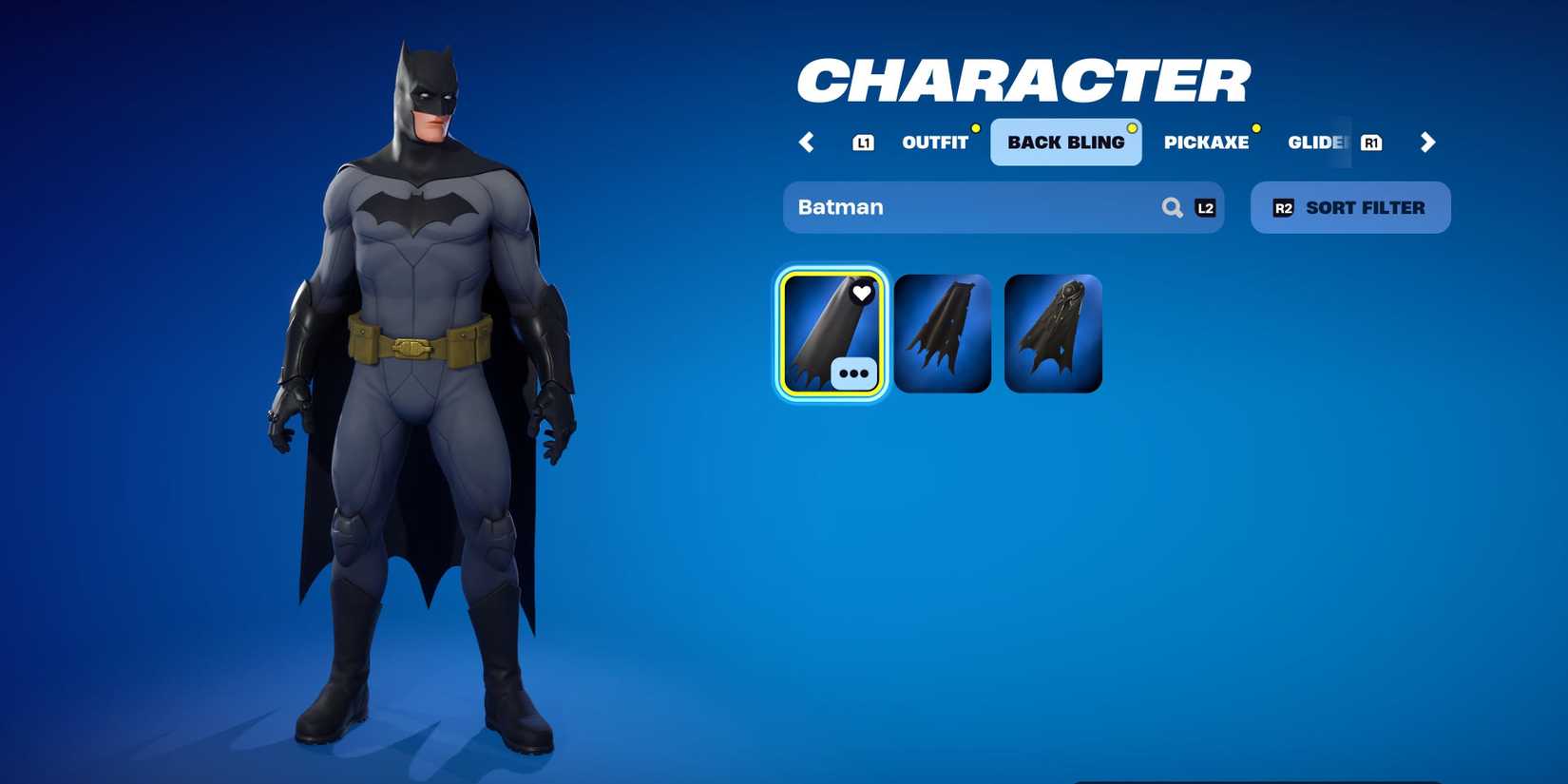Click the left arrow to previous category
The height and width of the screenshot is (784, 1568).
point(807,143)
